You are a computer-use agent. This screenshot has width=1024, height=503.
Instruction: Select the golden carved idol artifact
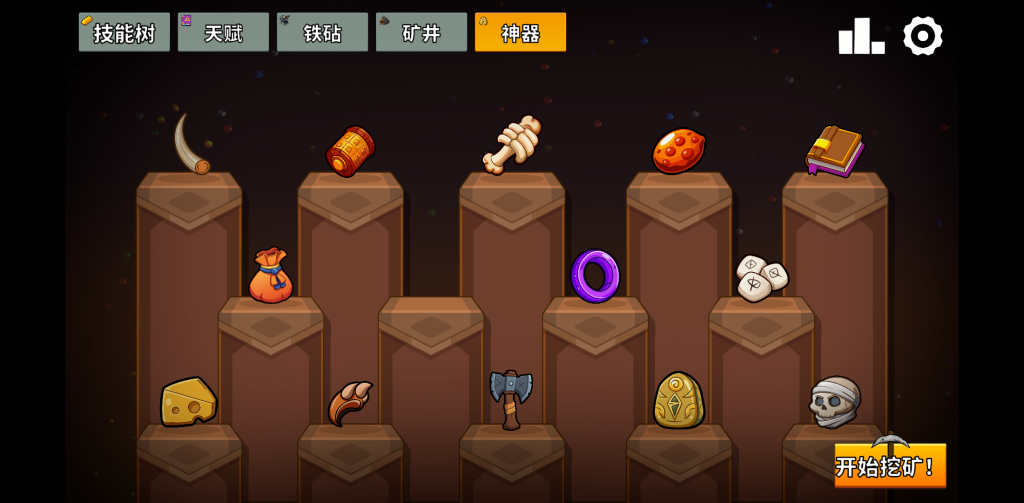click(678, 400)
